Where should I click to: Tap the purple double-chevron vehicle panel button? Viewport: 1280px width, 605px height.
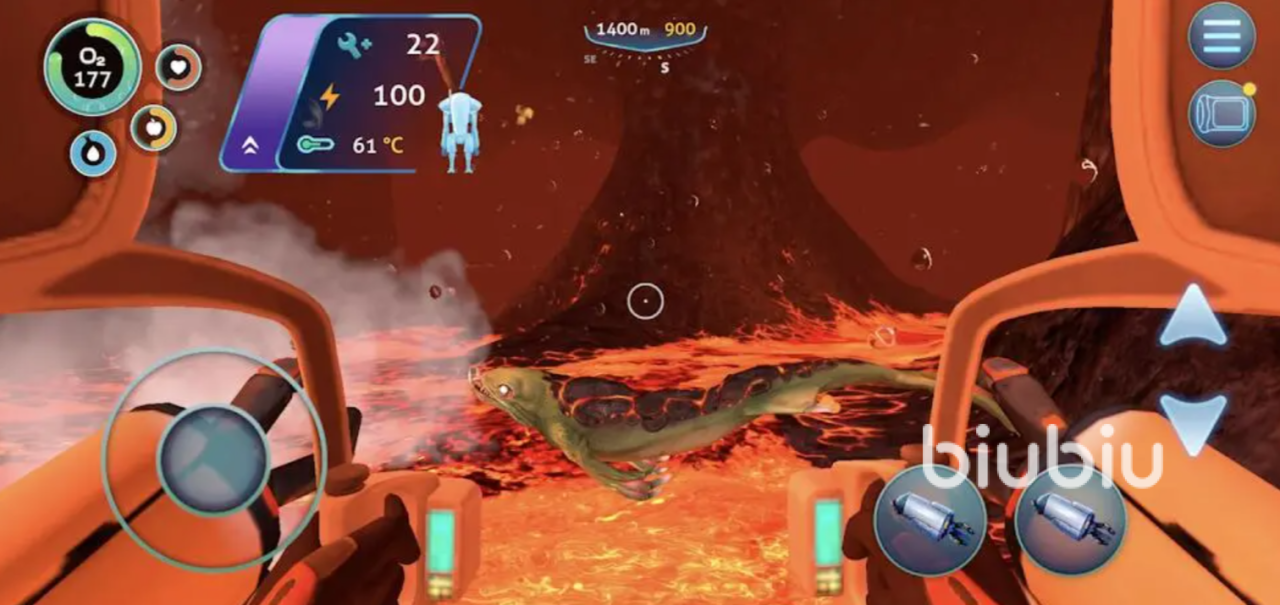pos(250,145)
